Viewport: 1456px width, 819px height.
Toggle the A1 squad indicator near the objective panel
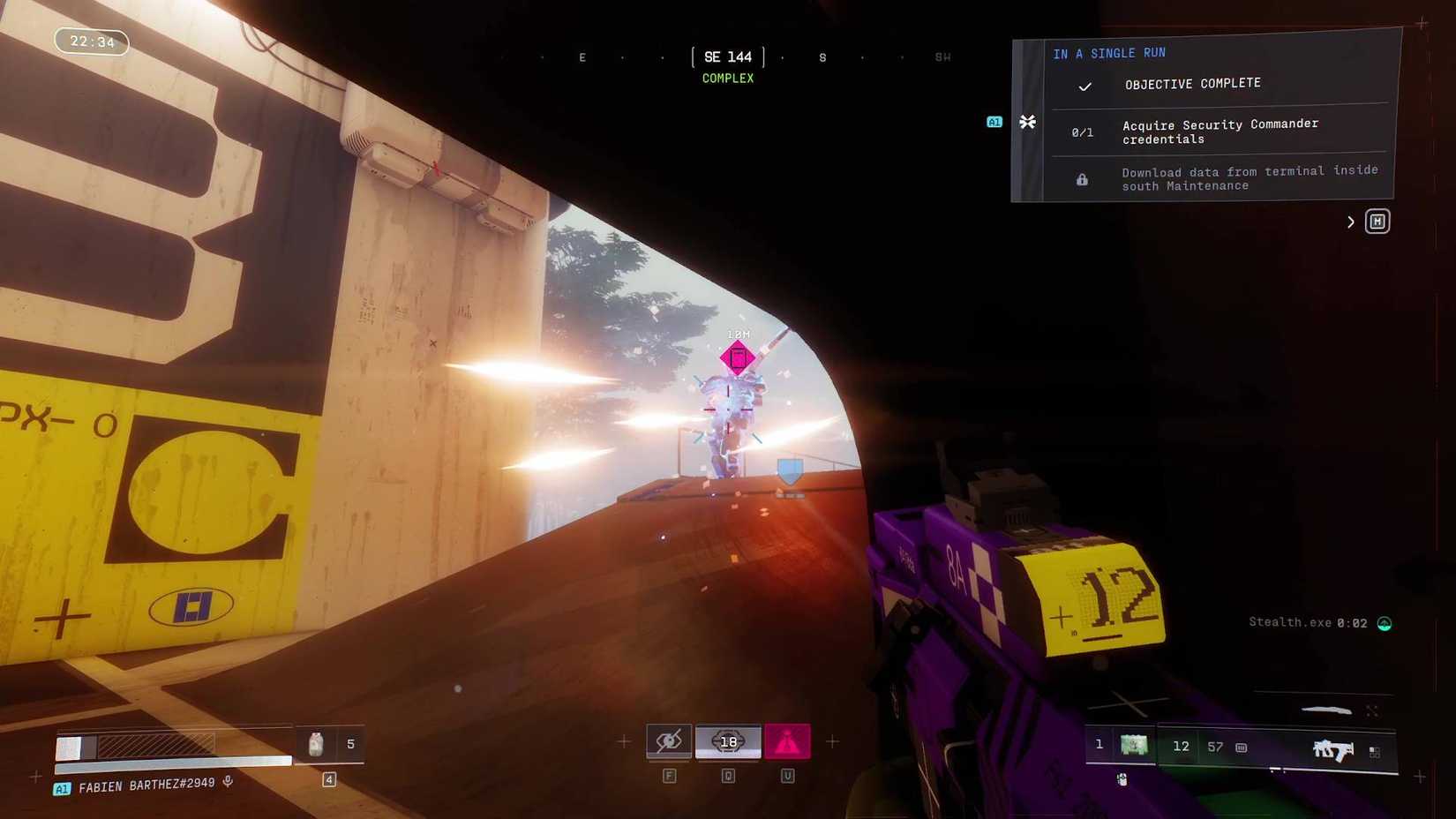pyautogui.click(x=994, y=122)
